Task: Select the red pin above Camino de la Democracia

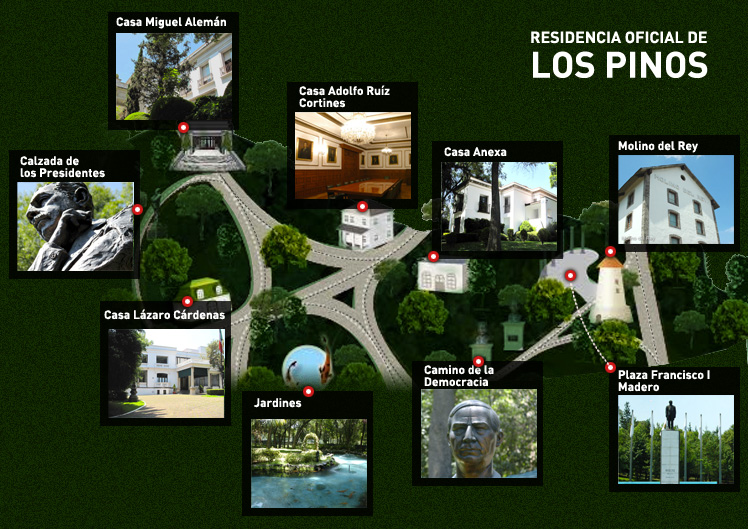Action: point(478,361)
